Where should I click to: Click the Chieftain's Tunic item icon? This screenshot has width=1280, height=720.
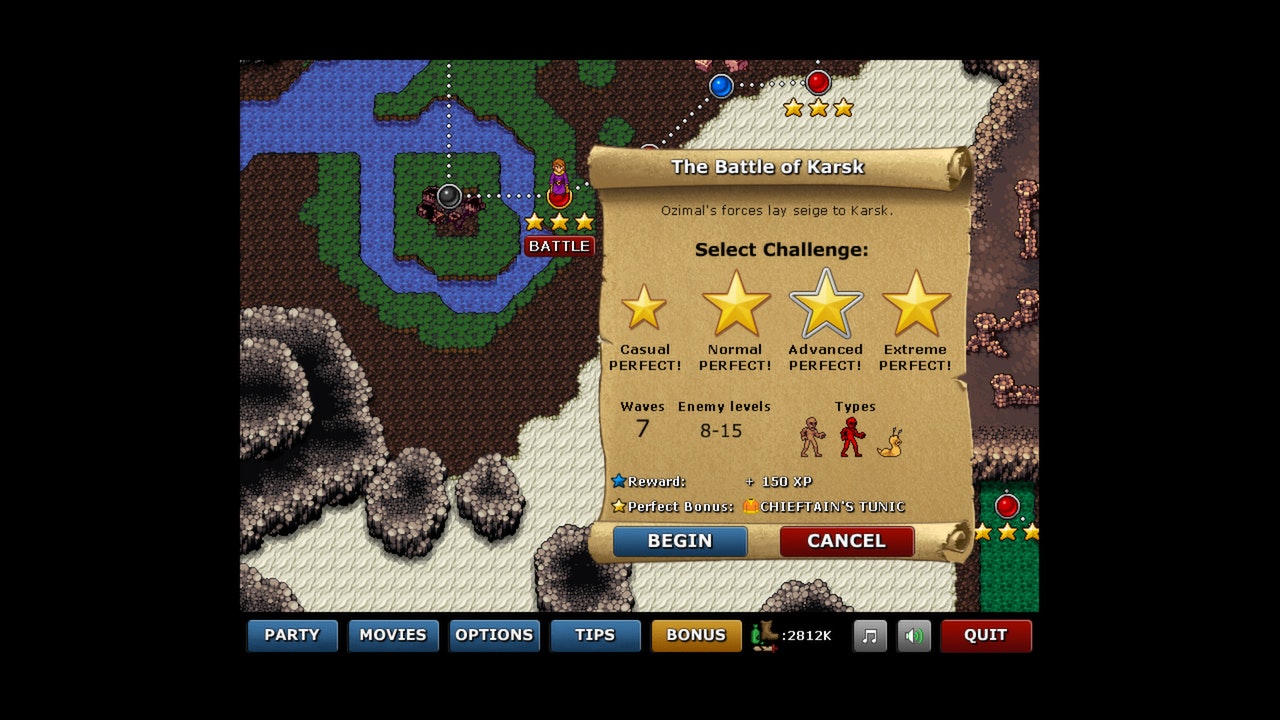pos(750,506)
